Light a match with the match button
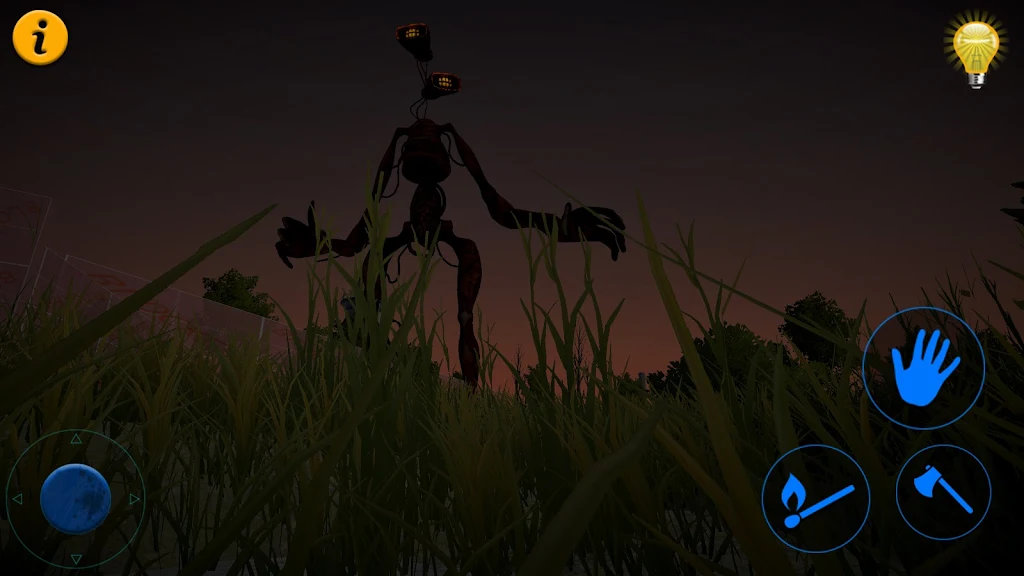The height and width of the screenshot is (576, 1024). [815, 498]
